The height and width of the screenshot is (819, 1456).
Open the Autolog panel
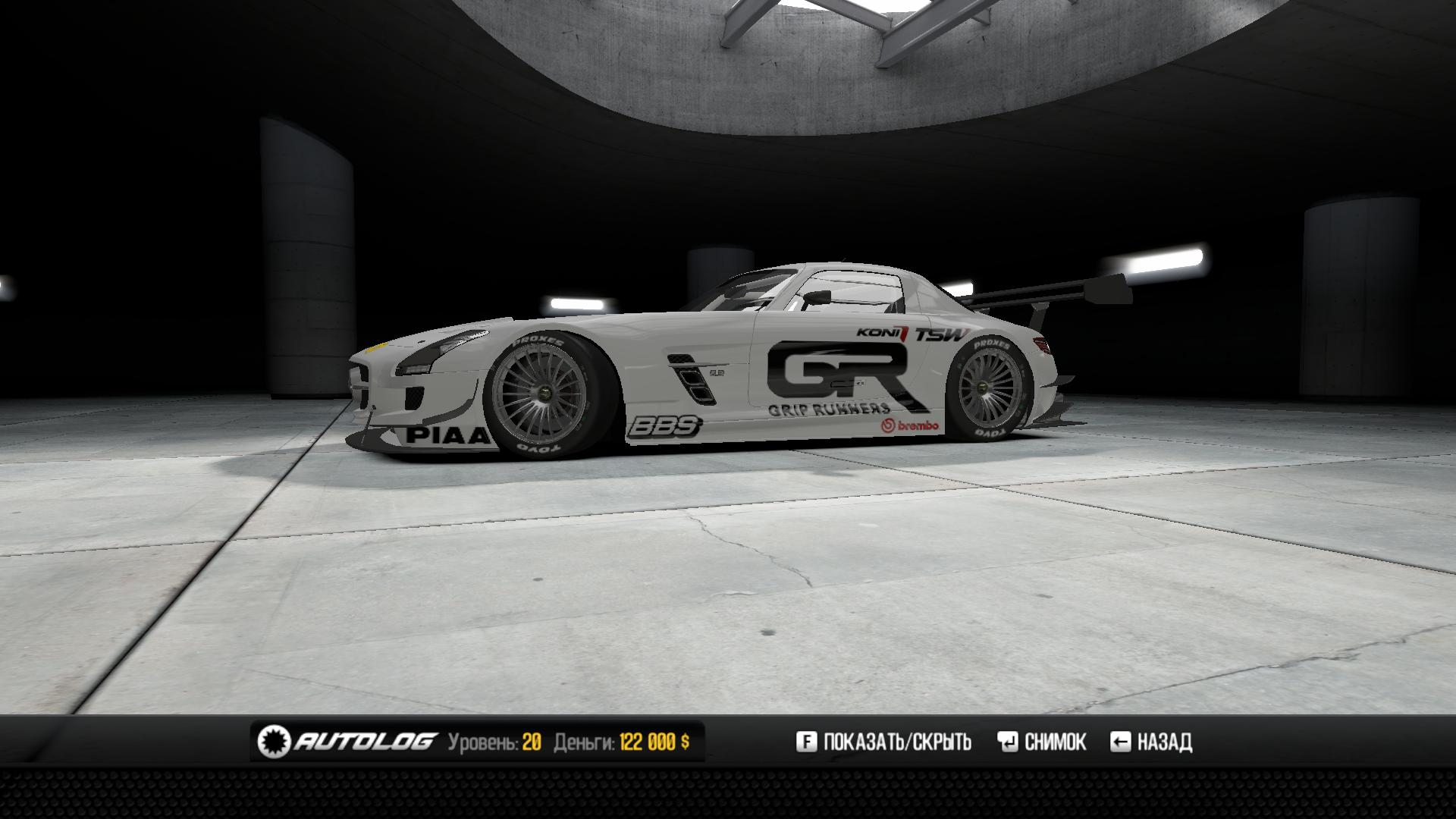point(348,741)
